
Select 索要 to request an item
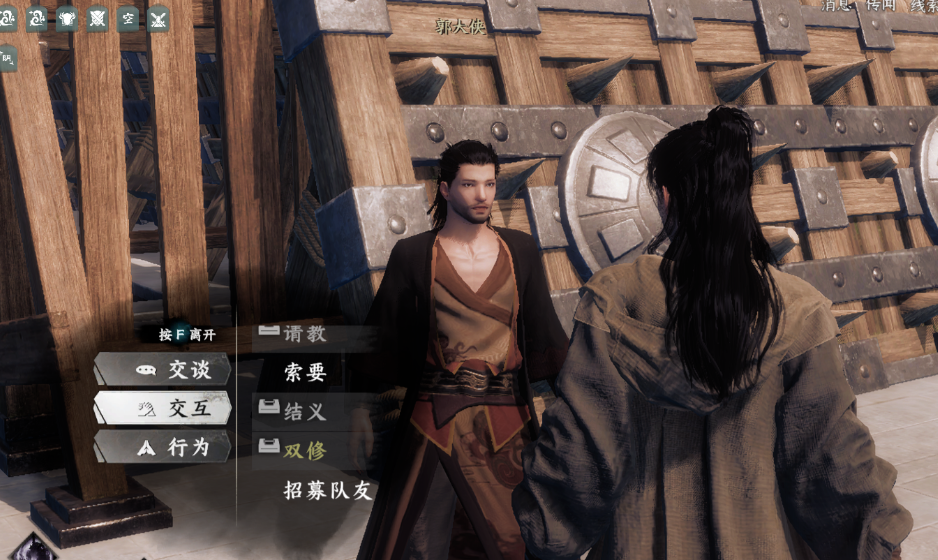tap(304, 373)
